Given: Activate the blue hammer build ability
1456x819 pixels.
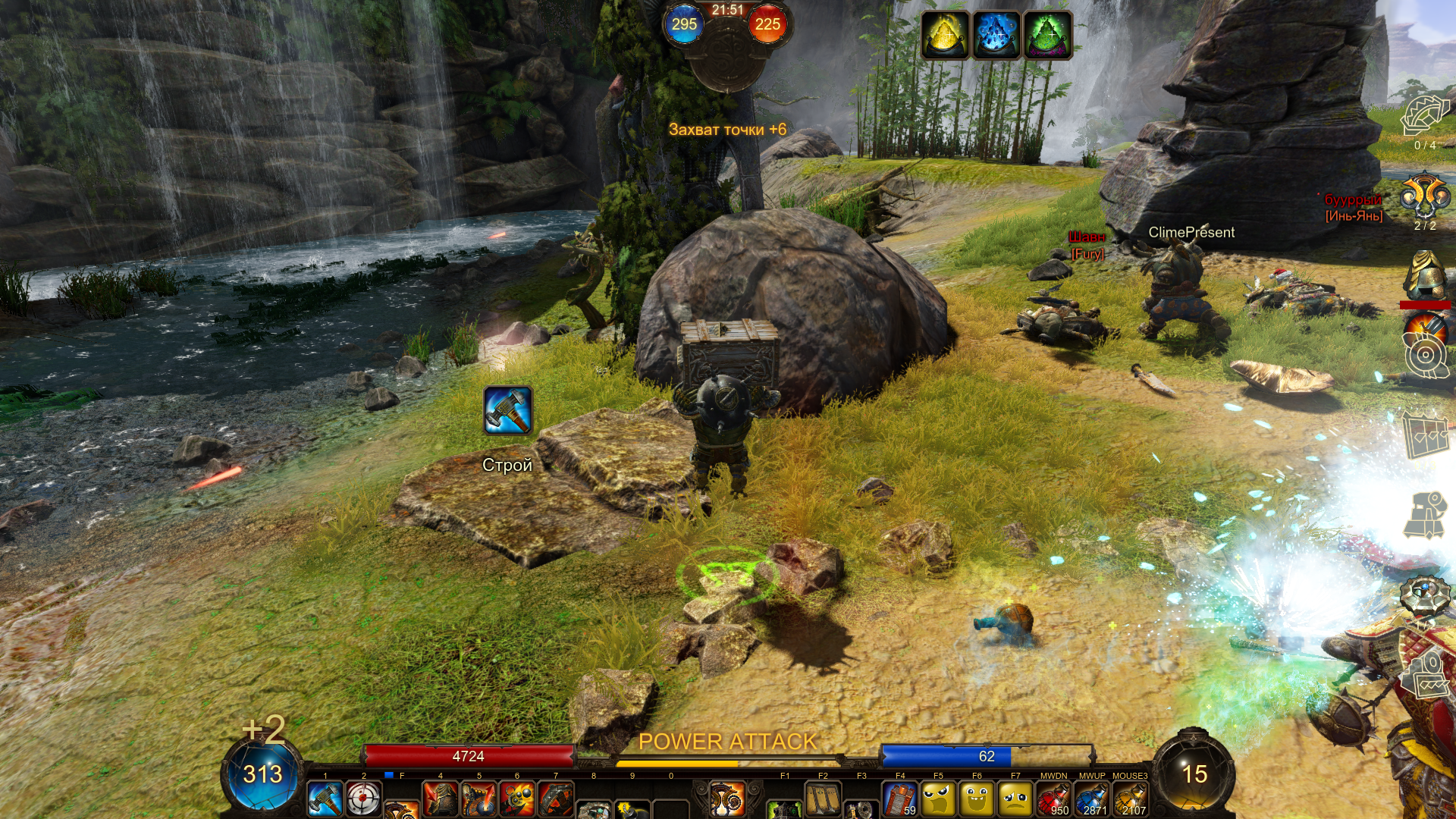Looking at the screenshot, I should (x=325, y=799).
